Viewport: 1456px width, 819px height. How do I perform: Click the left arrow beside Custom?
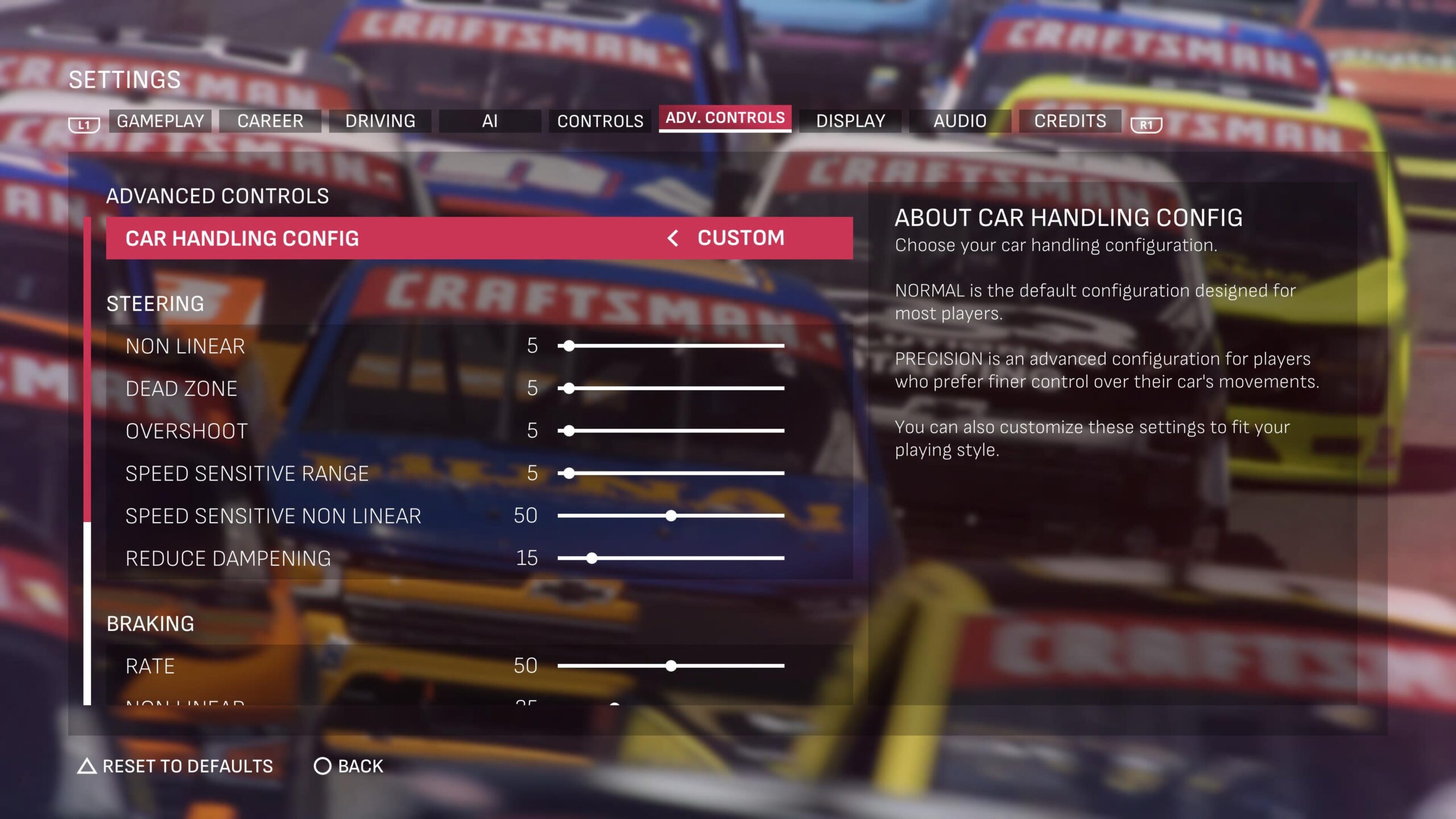673,238
